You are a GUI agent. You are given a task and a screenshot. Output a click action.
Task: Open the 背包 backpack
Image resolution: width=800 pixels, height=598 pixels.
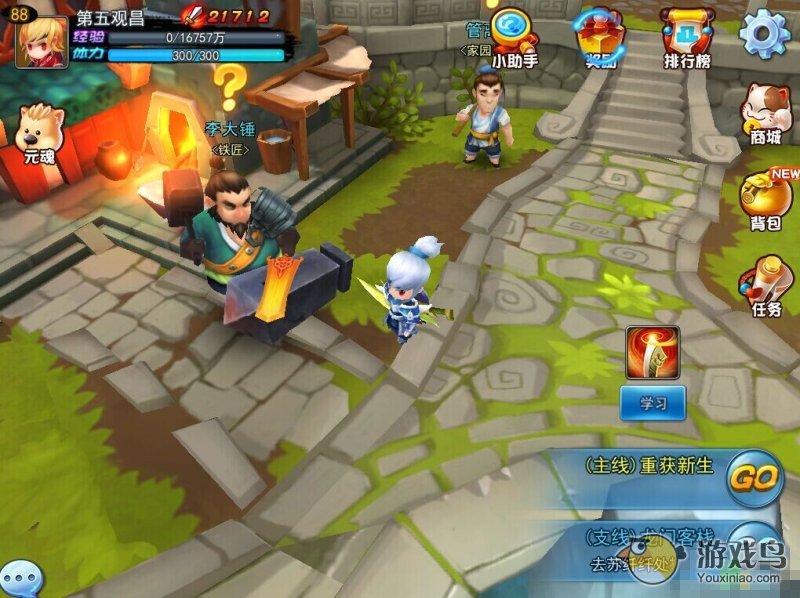(x=766, y=200)
